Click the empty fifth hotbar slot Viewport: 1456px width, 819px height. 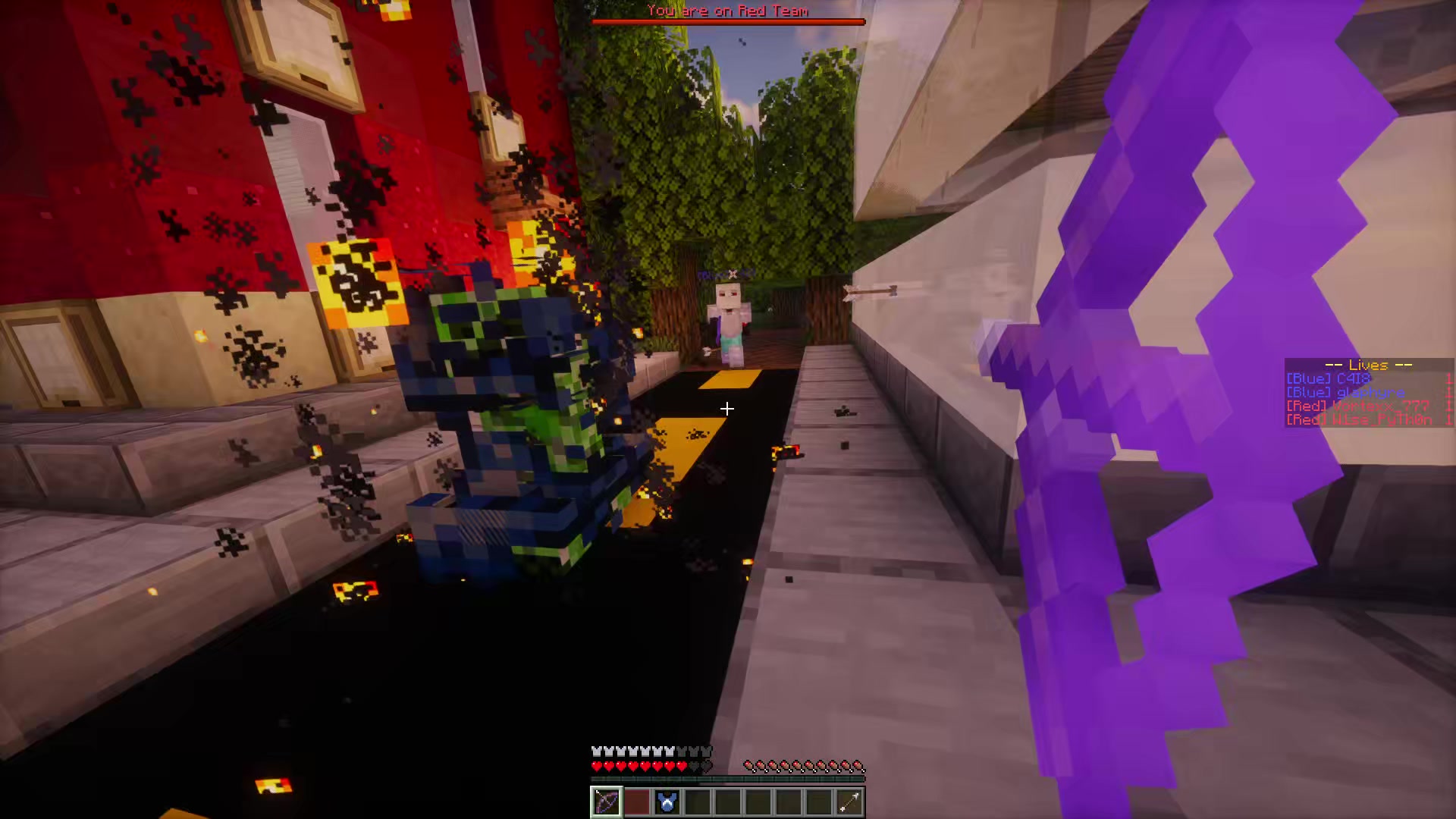pyautogui.click(x=728, y=802)
